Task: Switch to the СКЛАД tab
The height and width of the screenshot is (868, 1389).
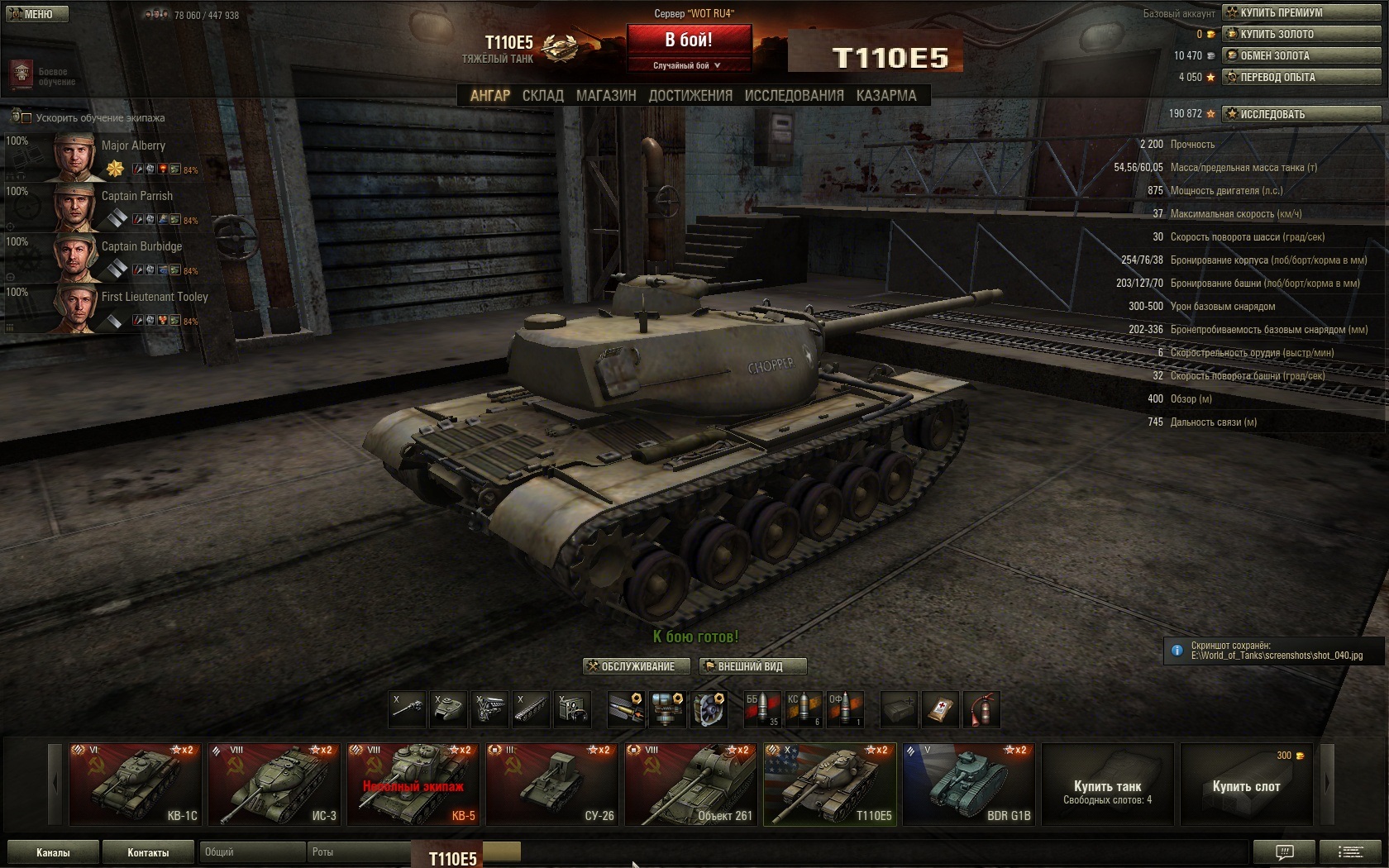Action: point(542,96)
